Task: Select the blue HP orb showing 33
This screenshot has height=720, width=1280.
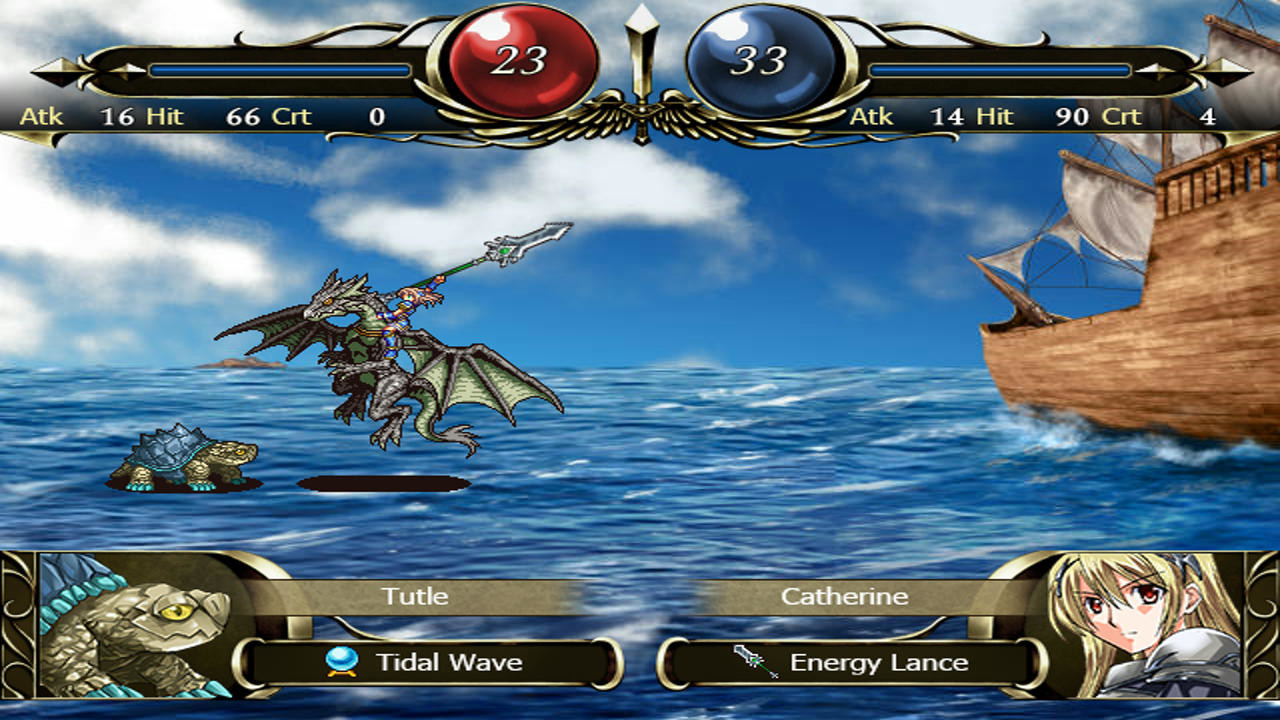Action: pyautogui.click(x=757, y=55)
